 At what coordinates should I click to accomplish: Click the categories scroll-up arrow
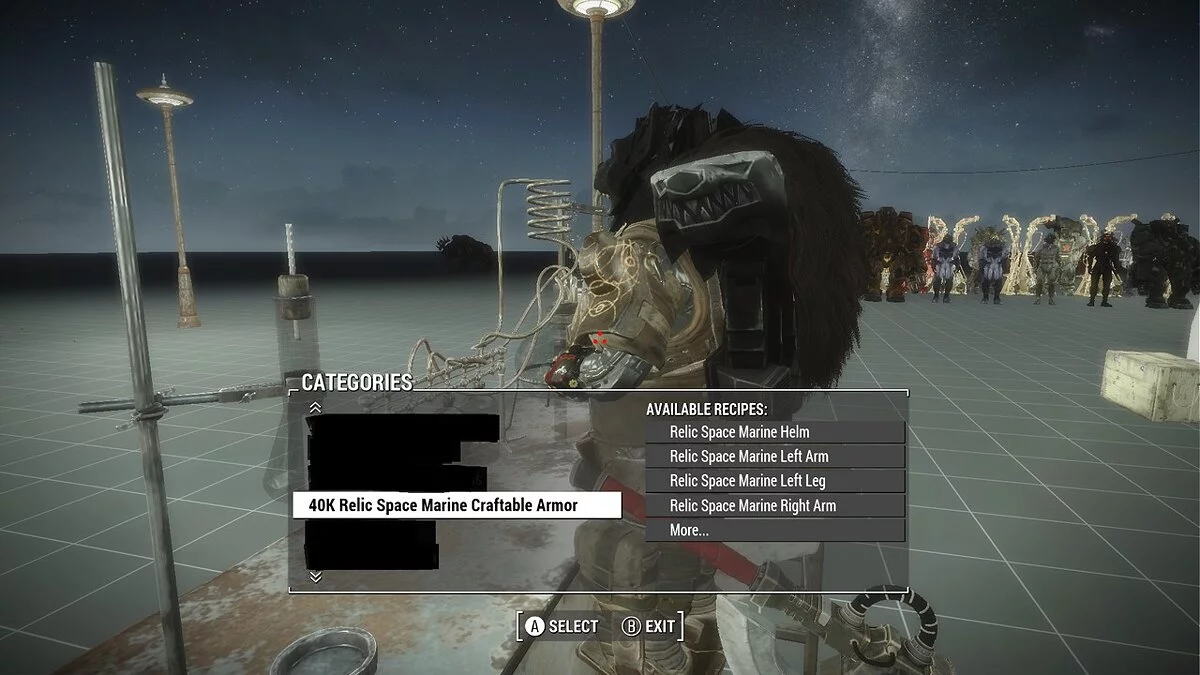316,407
